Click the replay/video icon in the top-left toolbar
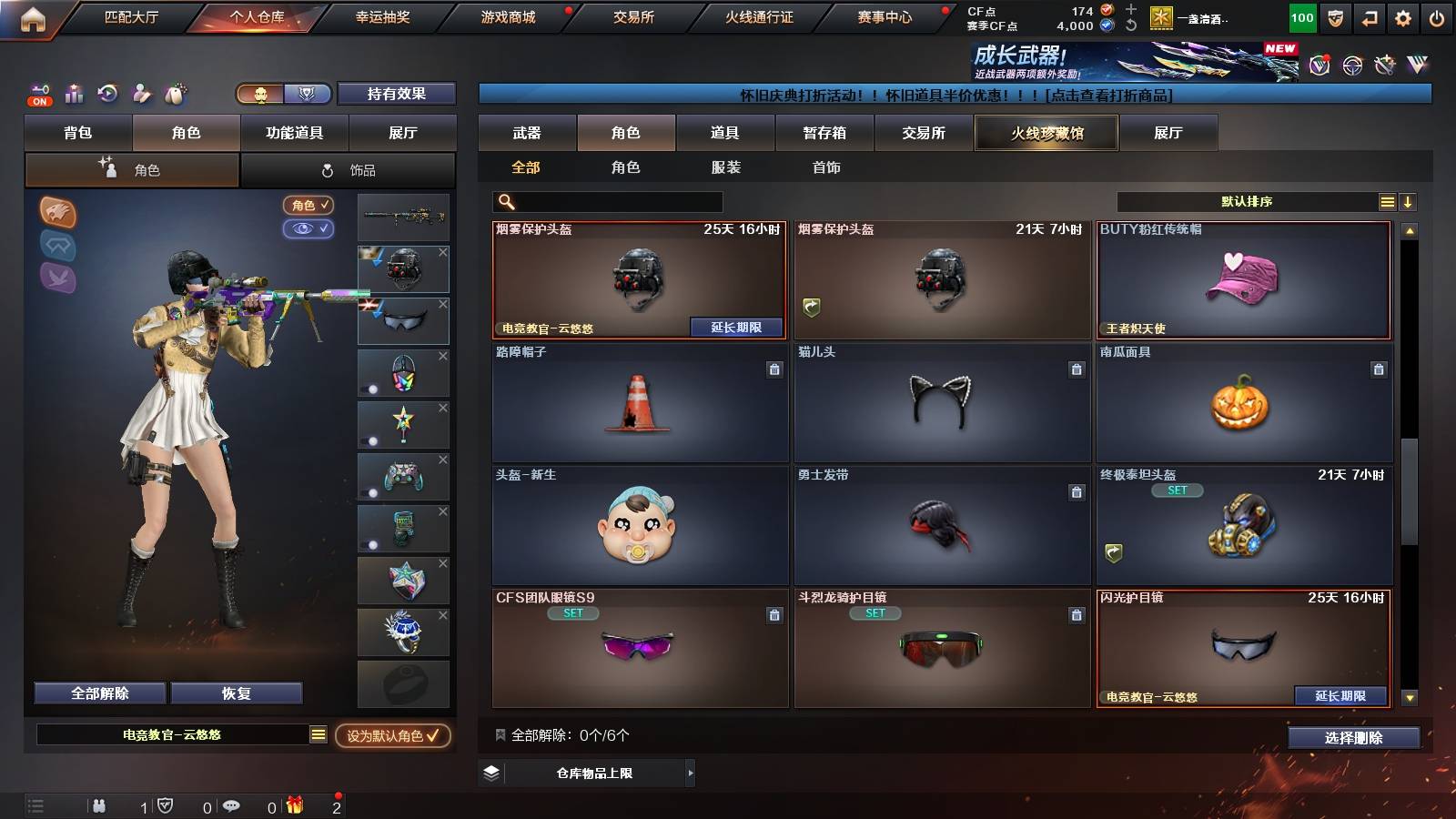This screenshot has height=819, width=1456. [108, 94]
